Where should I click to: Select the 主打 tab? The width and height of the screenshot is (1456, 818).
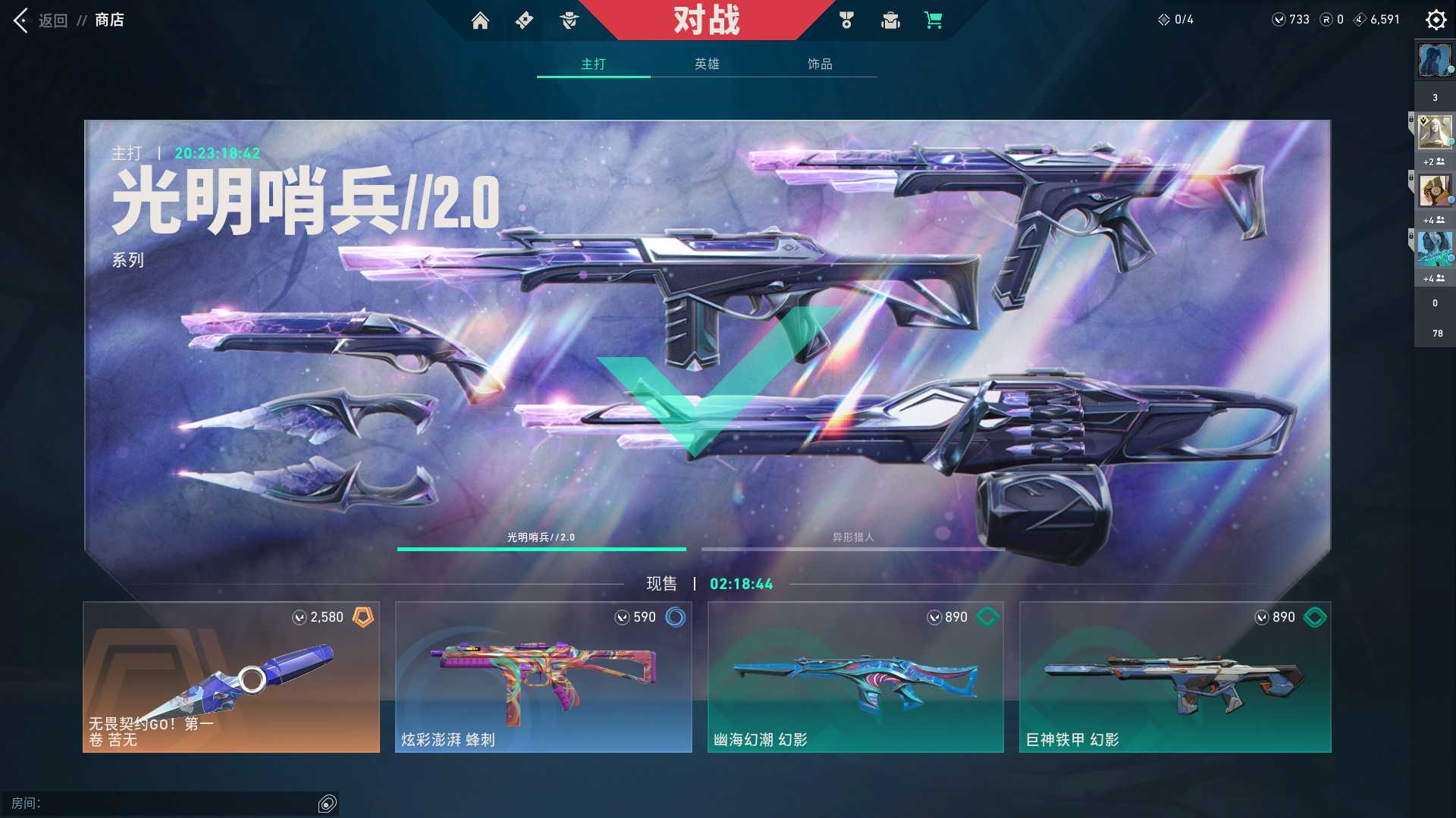click(x=593, y=64)
